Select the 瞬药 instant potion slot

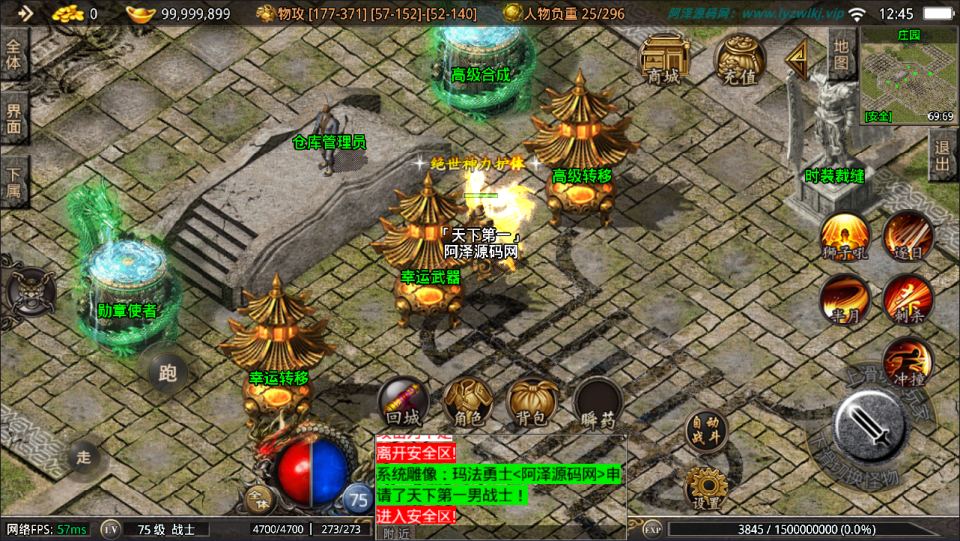[597, 404]
